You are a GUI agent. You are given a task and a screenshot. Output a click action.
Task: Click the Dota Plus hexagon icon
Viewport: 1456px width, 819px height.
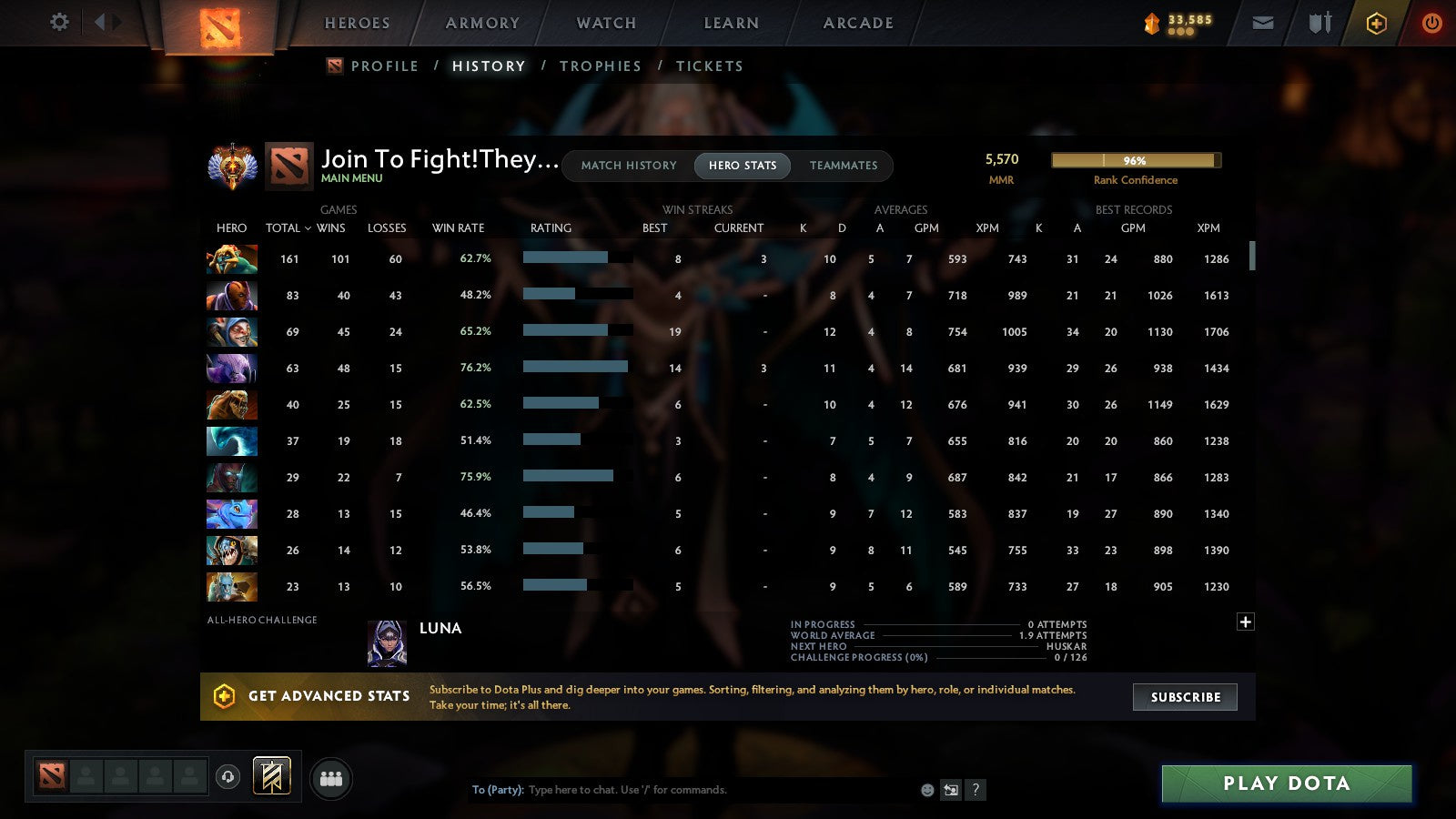pyautogui.click(x=1375, y=23)
